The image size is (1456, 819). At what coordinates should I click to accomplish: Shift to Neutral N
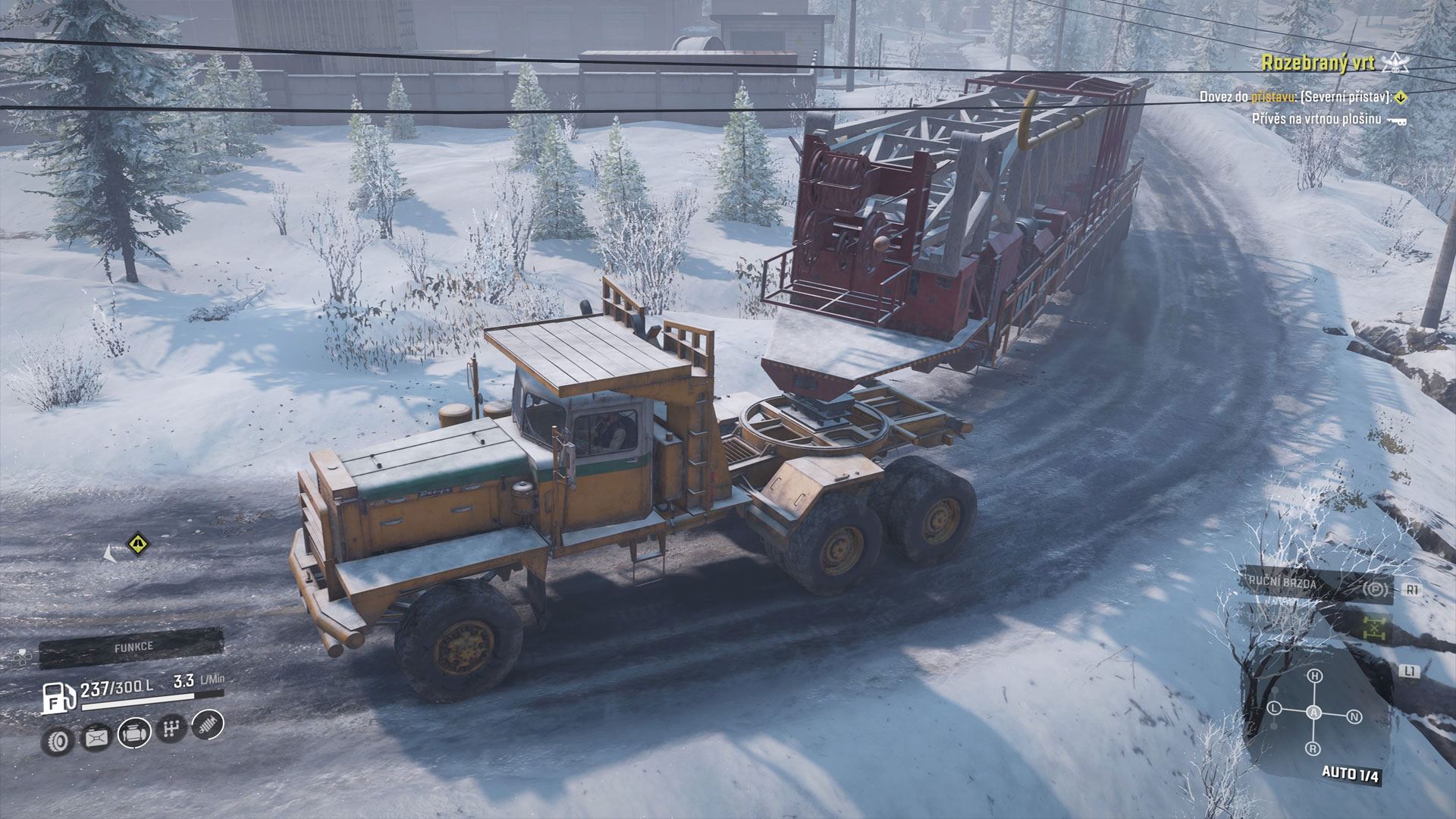tap(1355, 717)
